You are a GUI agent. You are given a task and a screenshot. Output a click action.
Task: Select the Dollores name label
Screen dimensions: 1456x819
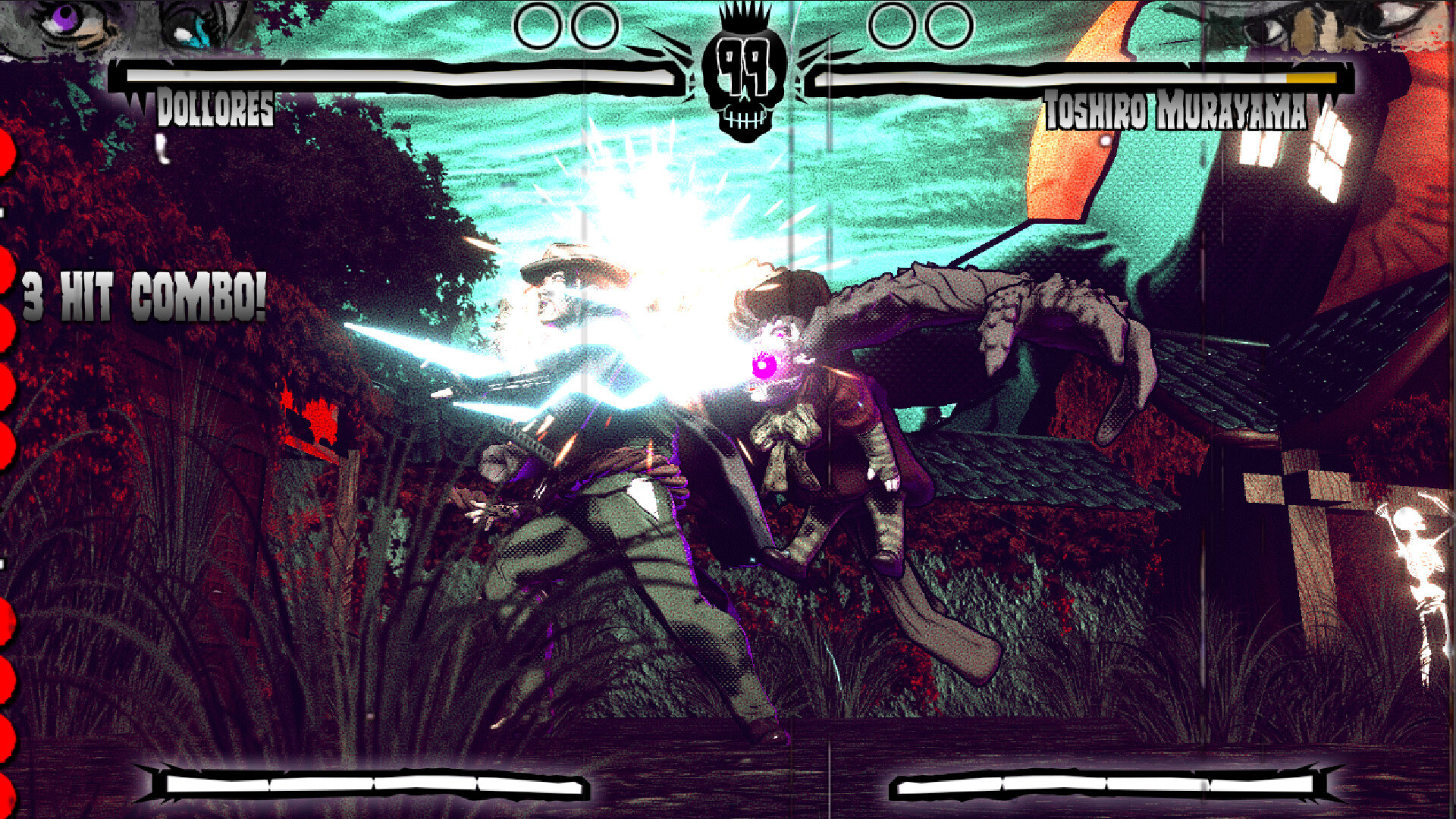click(x=216, y=110)
